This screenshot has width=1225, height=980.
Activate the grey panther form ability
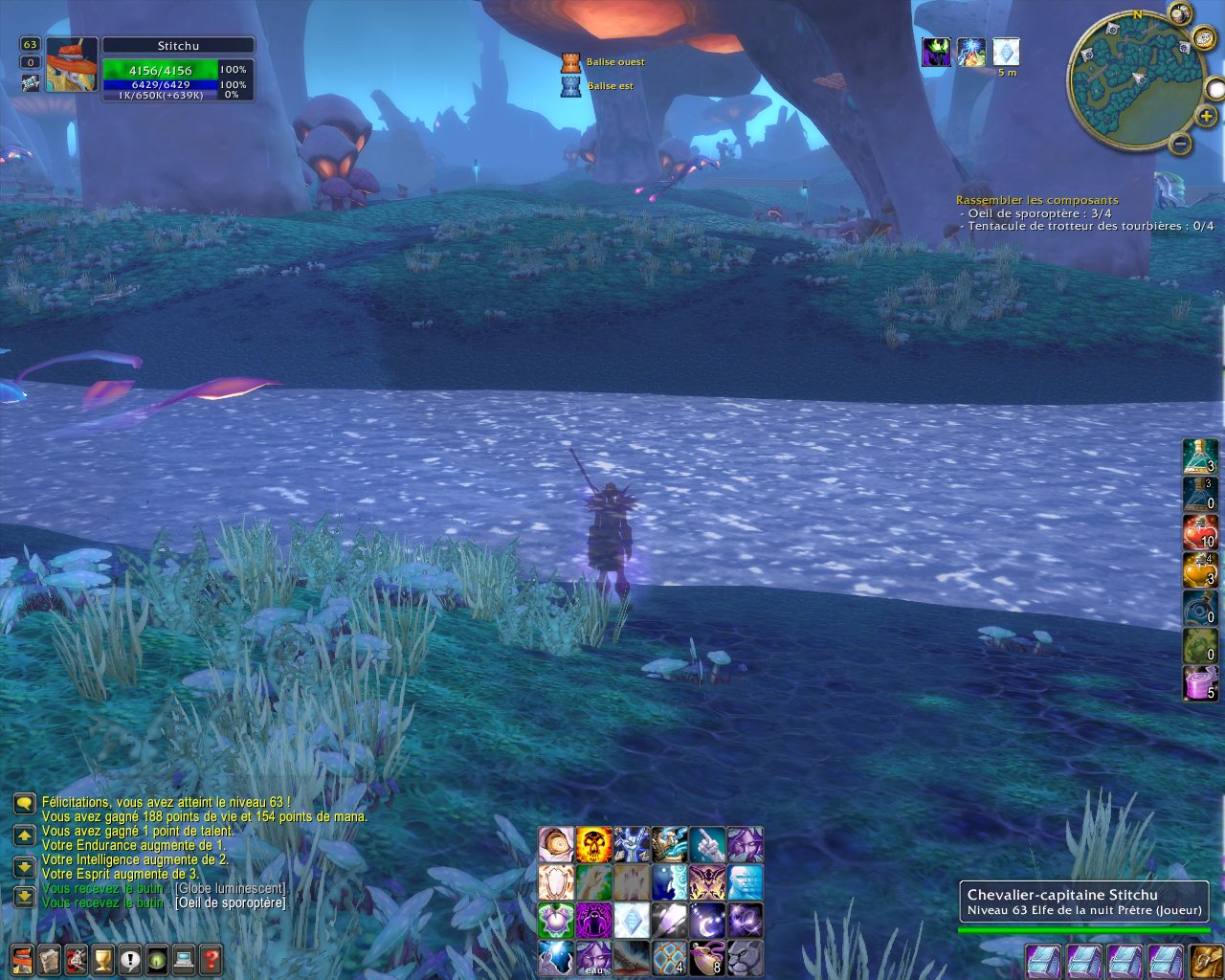(745, 957)
